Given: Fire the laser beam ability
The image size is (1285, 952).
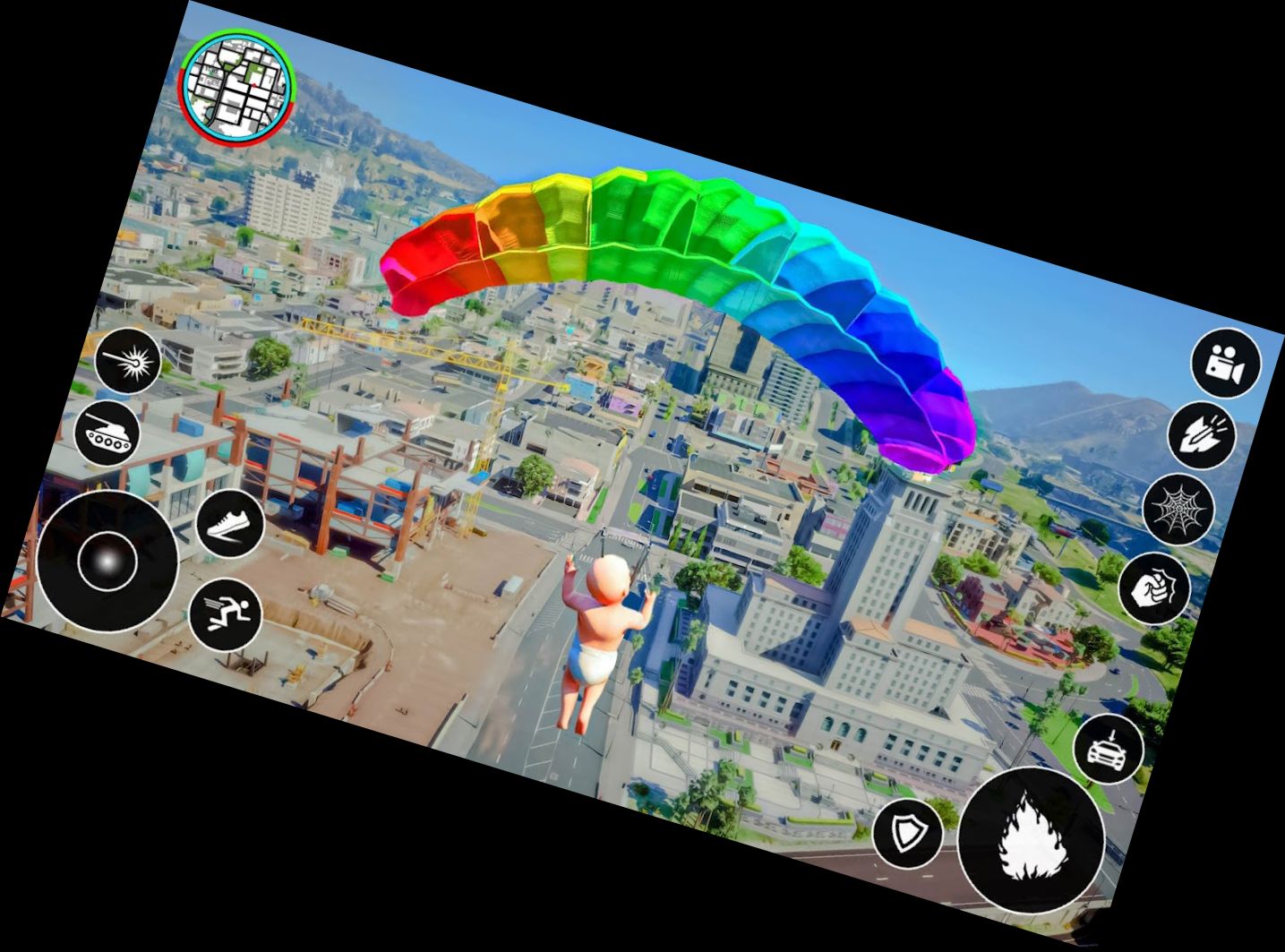Looking at the screenshot, I should click(128, 361).
